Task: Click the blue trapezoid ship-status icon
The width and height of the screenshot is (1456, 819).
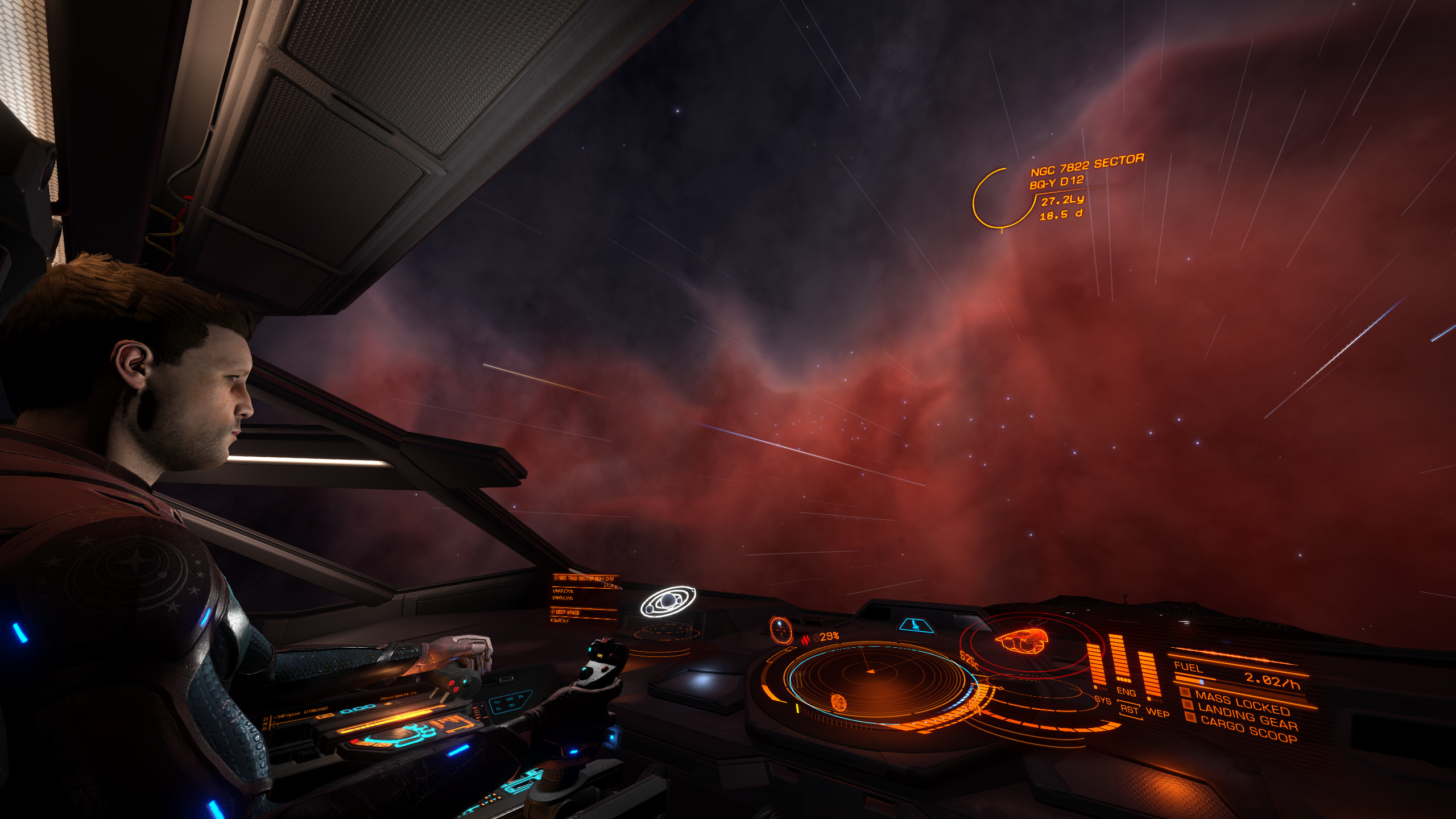Action: coord(916,626)
